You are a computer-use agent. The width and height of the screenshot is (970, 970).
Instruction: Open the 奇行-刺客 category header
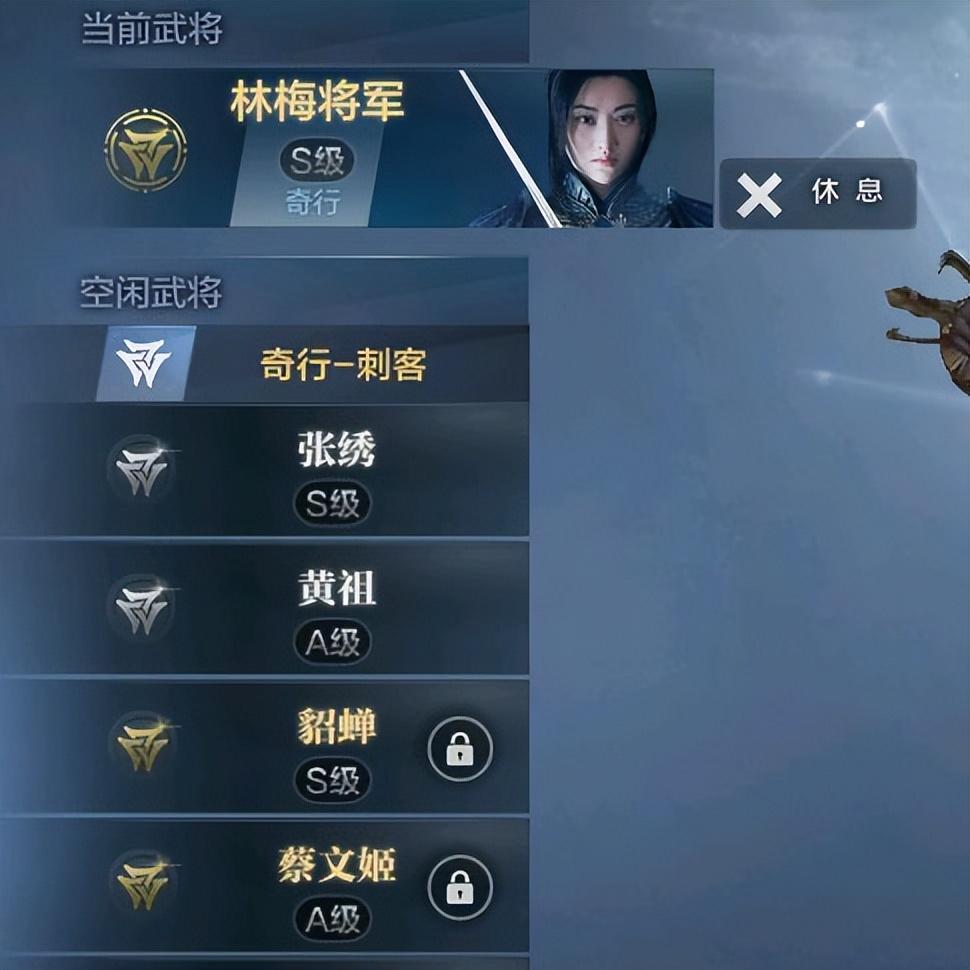pyautogui.click(x=343, y=364)
